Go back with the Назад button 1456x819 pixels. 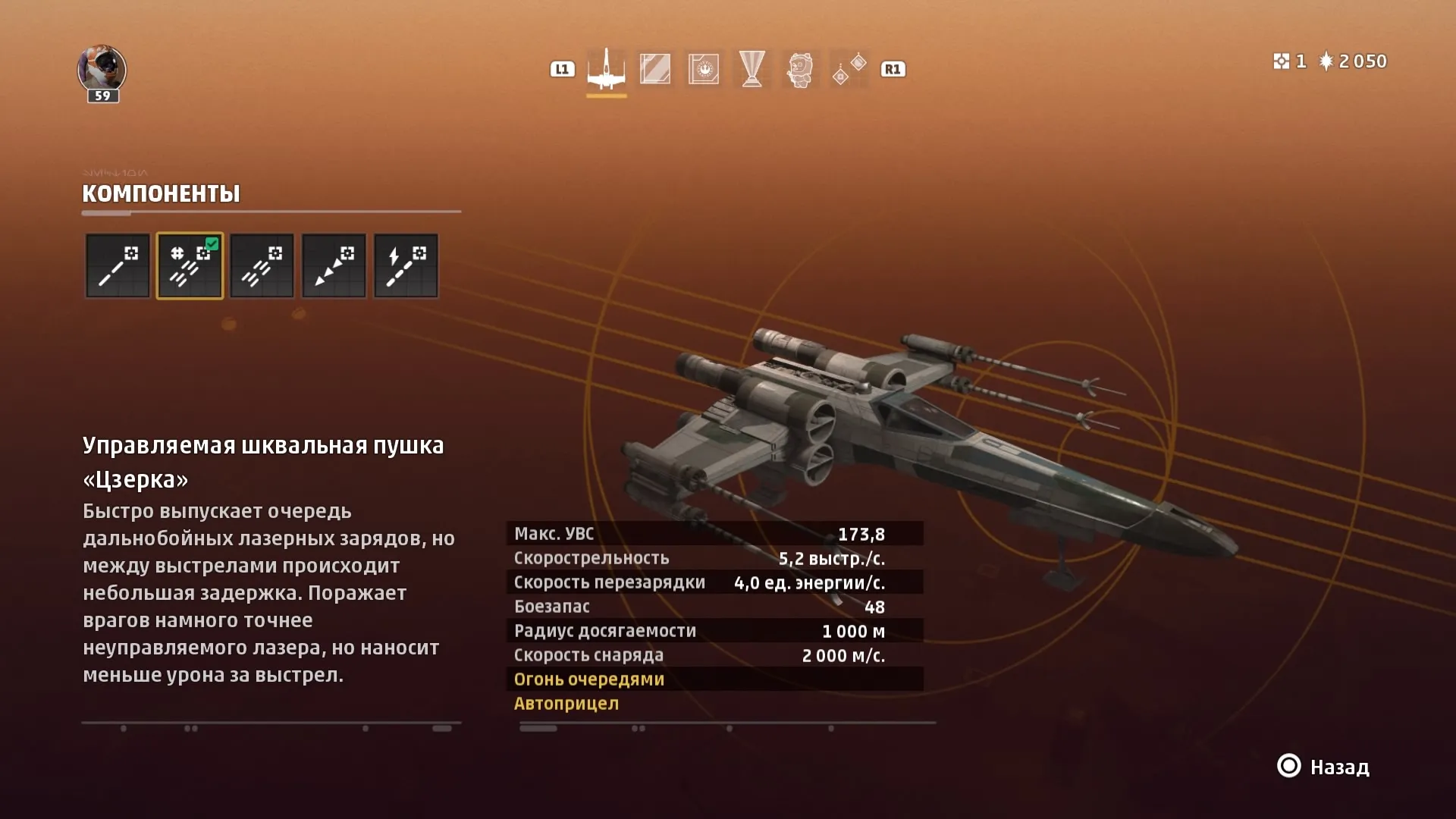1324,767
